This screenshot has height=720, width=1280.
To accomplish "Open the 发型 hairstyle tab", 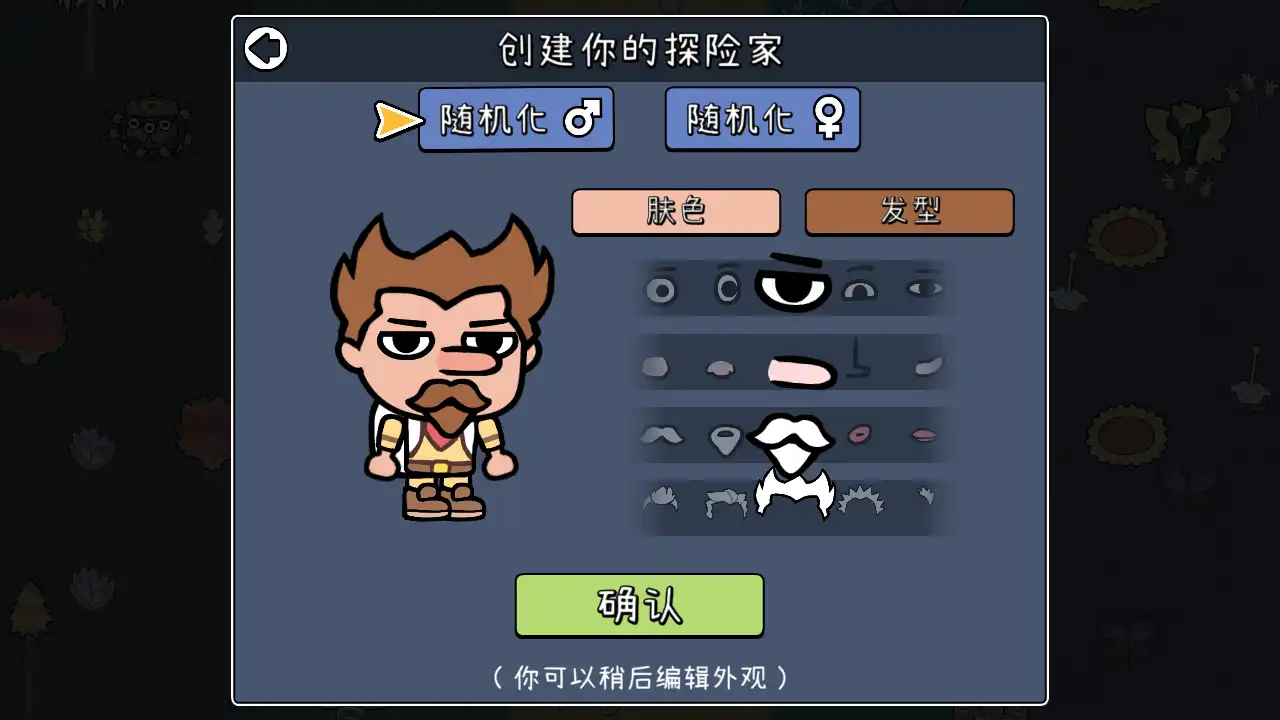I will [x=908, y=212].
